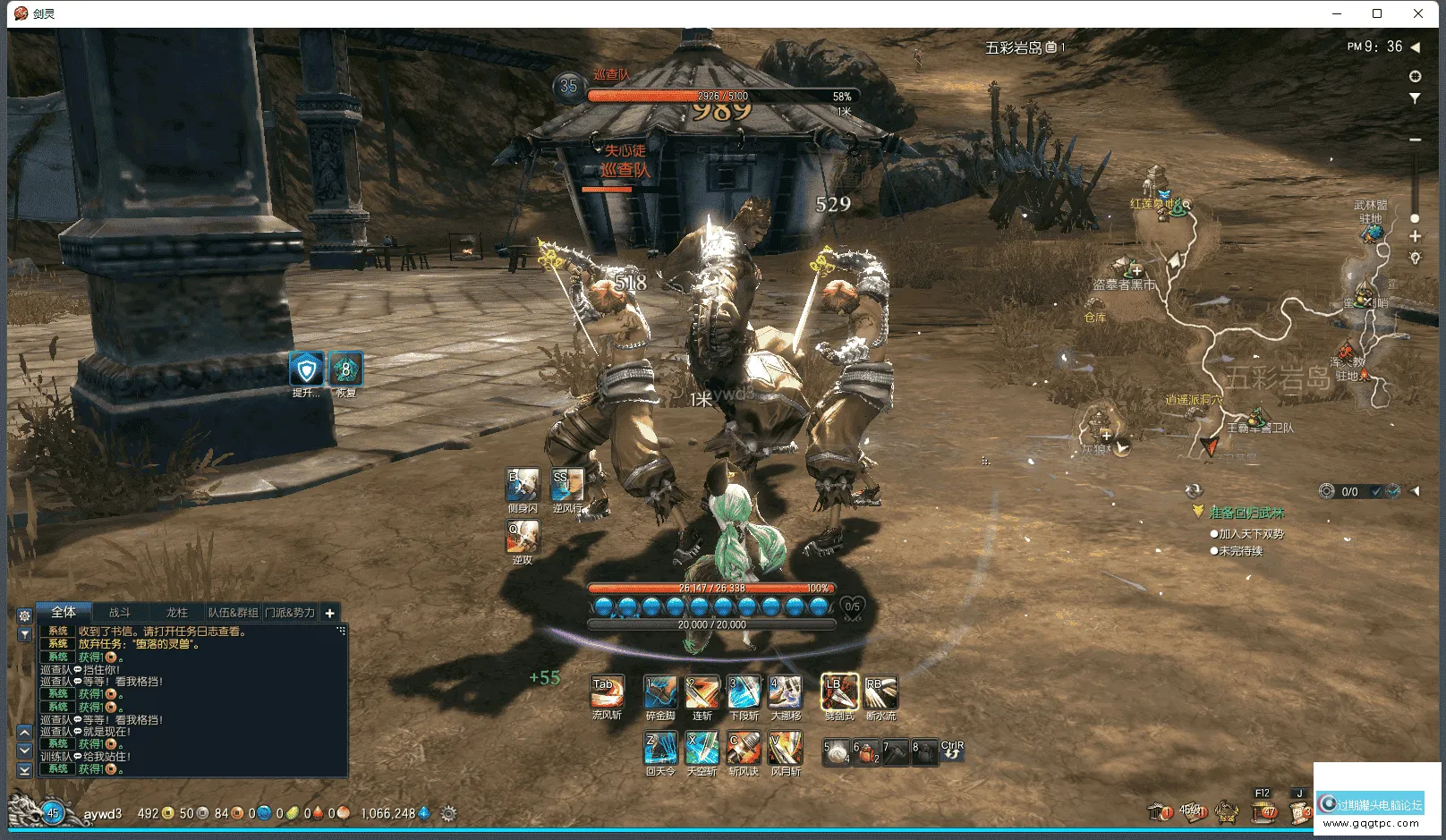The image size is (1446, 840).
Task: Switch to the 战斗 chat tab
Action: coord(120,613)
